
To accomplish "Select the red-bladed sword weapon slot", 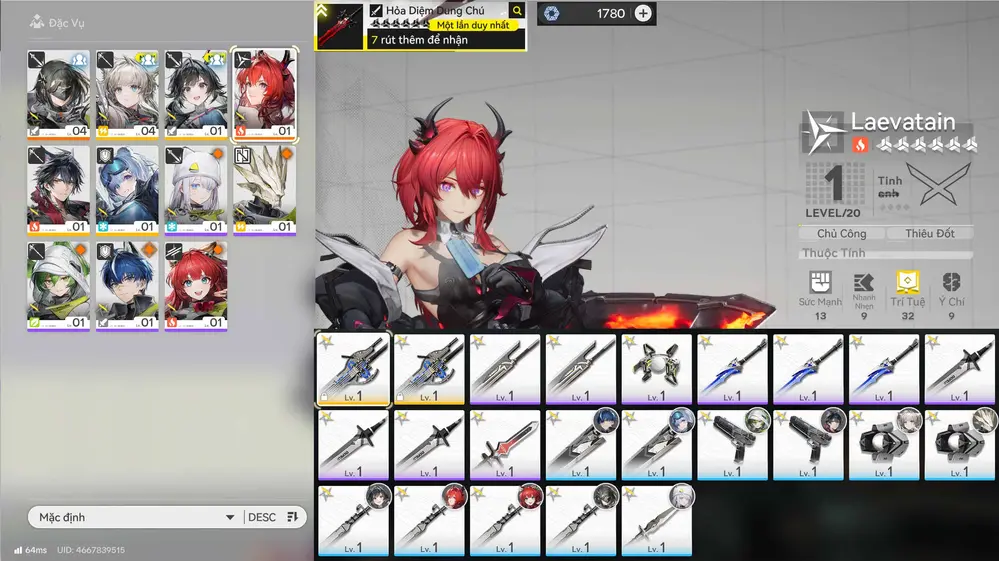I will click(x=505, y=444).
